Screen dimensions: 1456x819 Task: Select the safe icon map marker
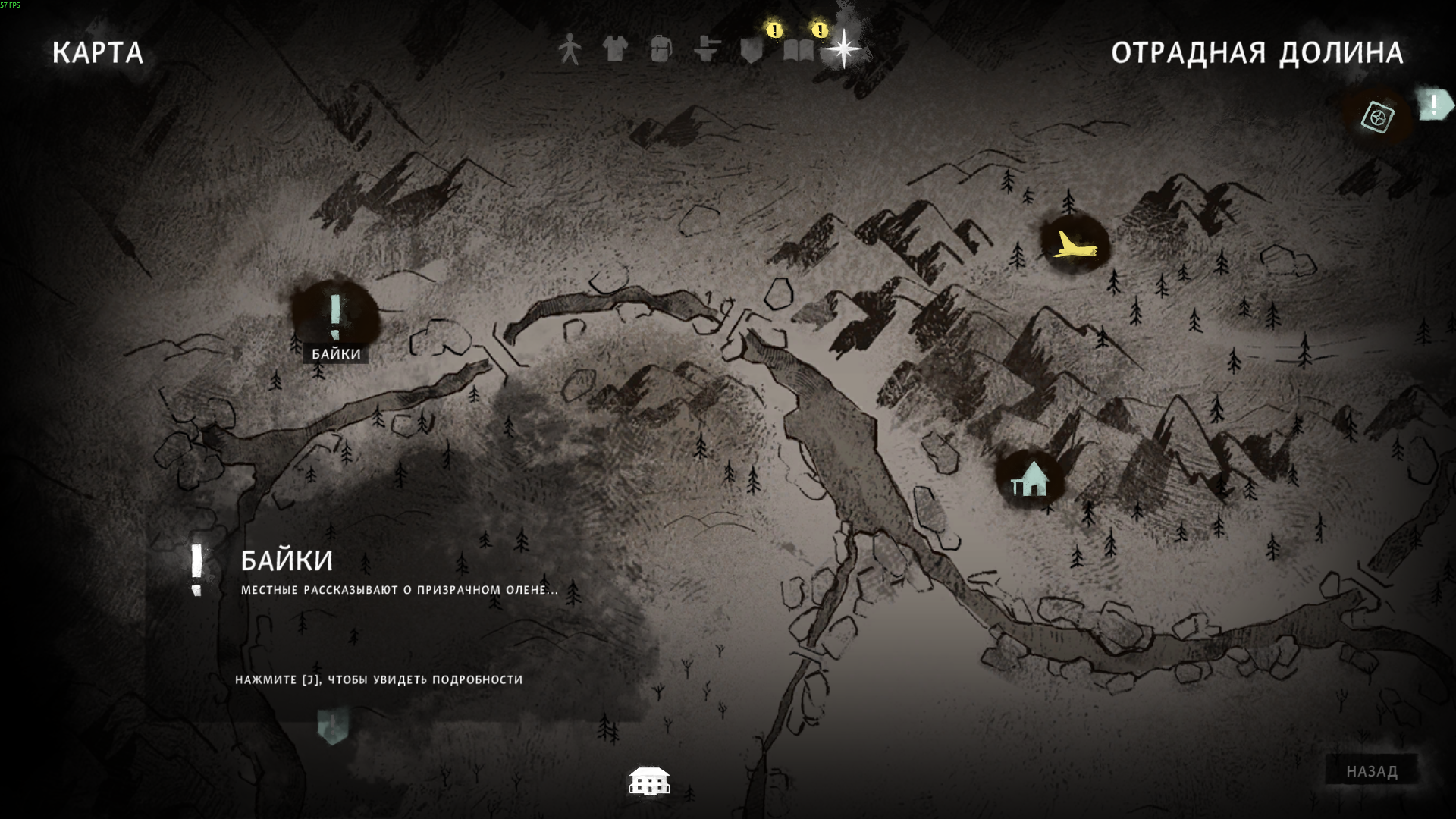(x=1377, y=118)
